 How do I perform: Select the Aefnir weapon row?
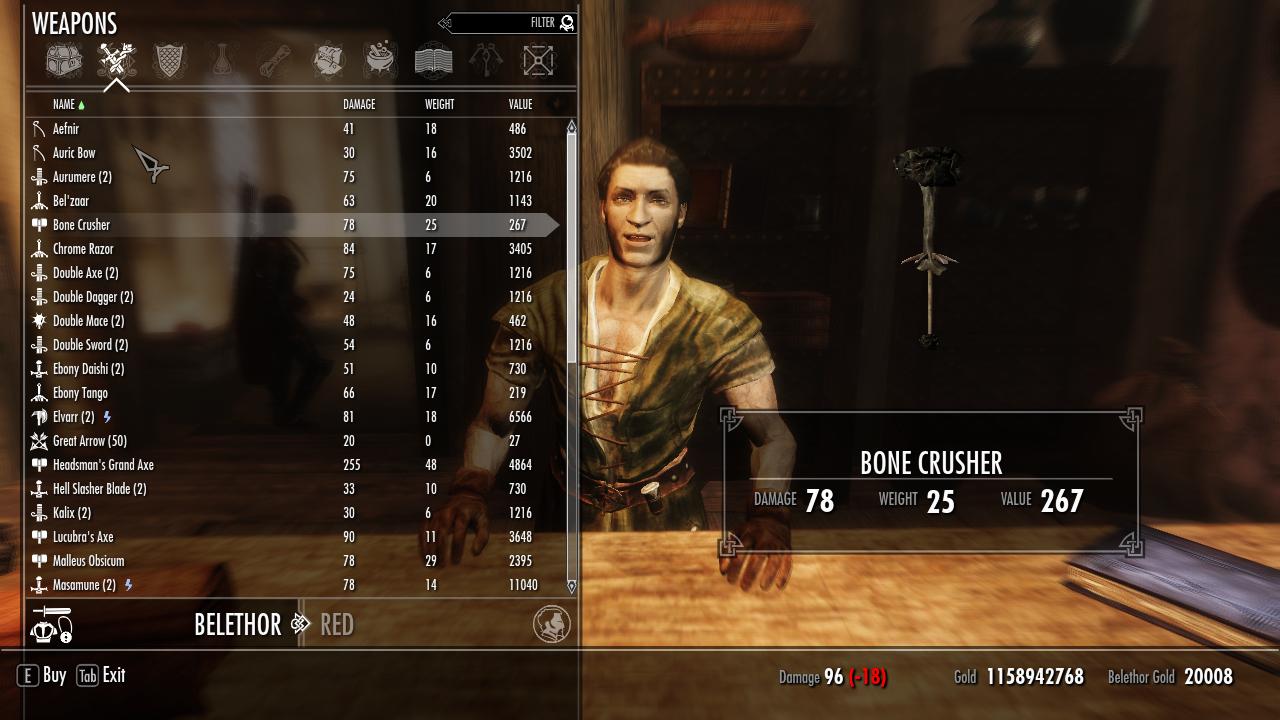point(66,129)
